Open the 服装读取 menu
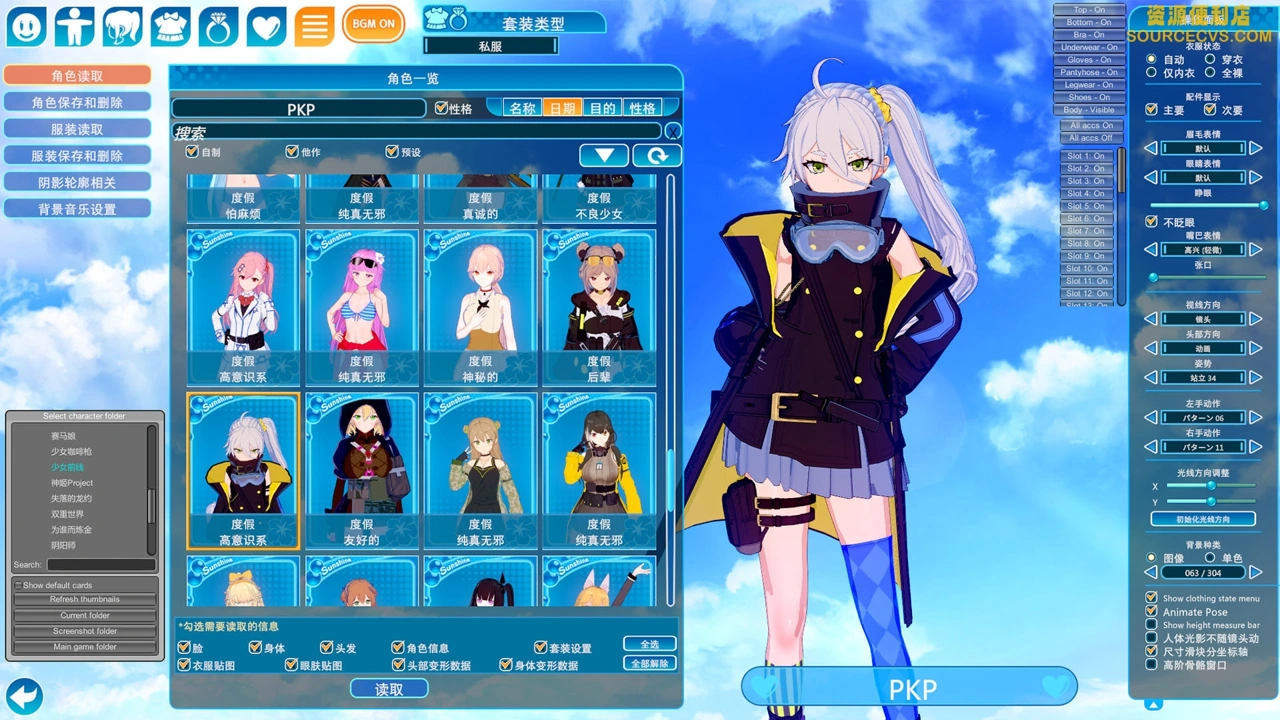1280x720 pixels. coord(77,130)
